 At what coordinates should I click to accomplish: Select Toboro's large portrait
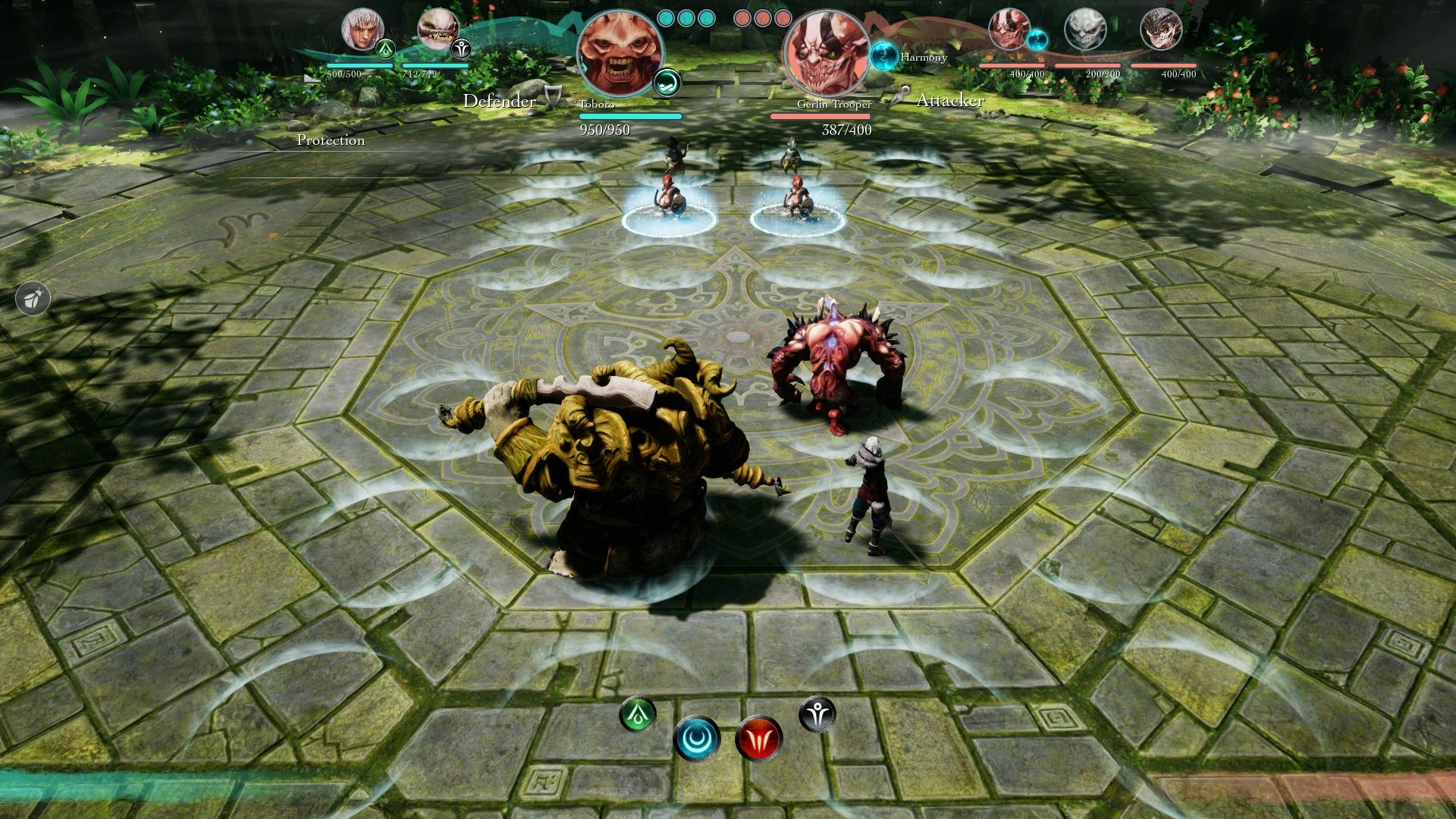618,52
